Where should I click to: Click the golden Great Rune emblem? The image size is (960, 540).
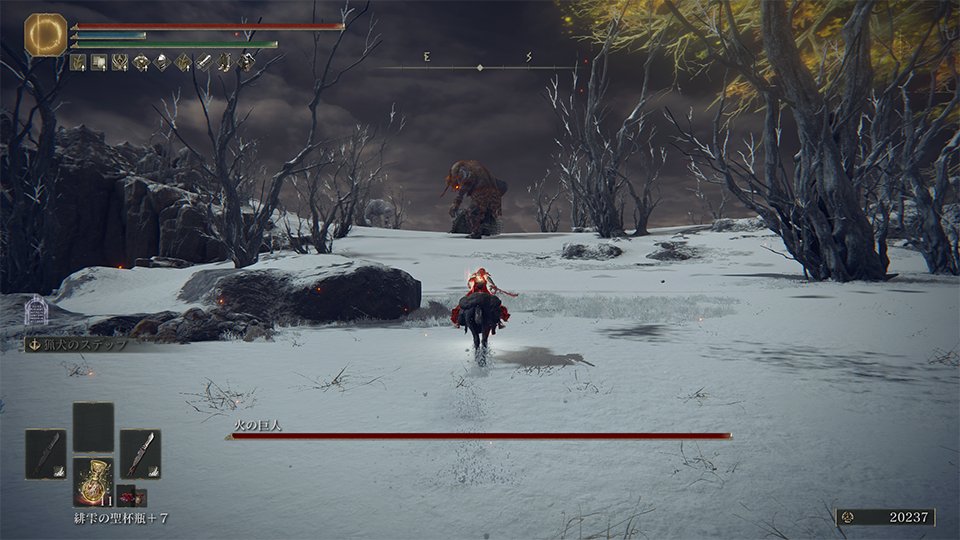coord(45,34)
